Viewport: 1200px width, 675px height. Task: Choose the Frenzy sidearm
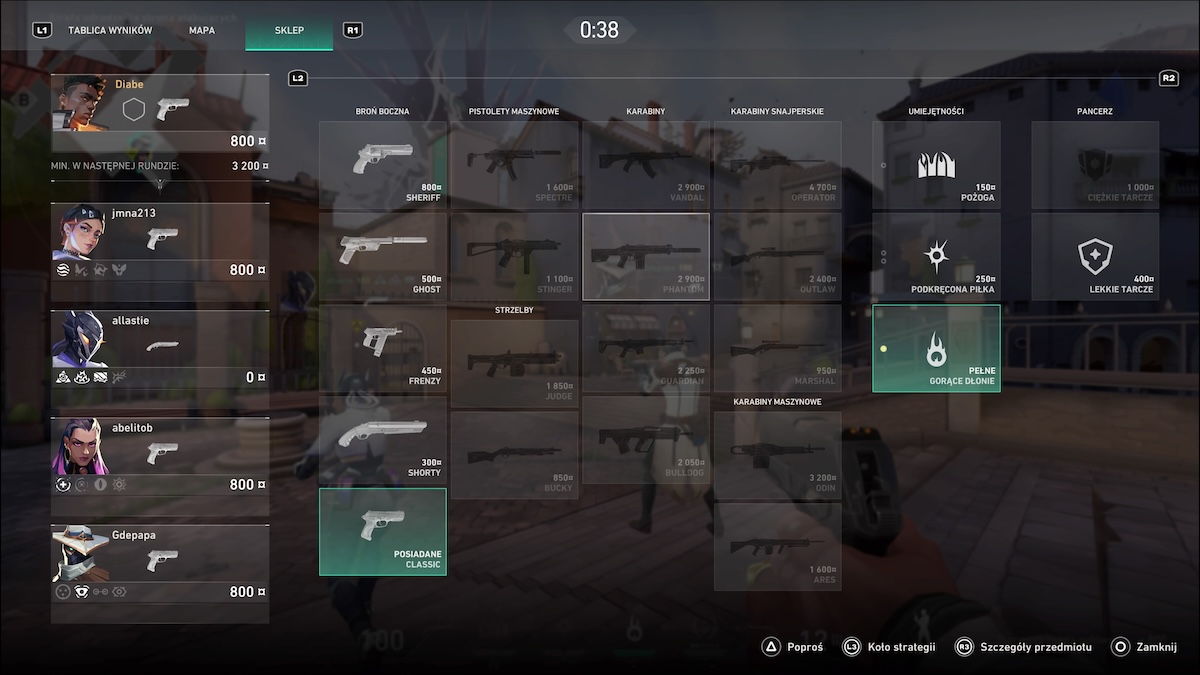point(383,347)
